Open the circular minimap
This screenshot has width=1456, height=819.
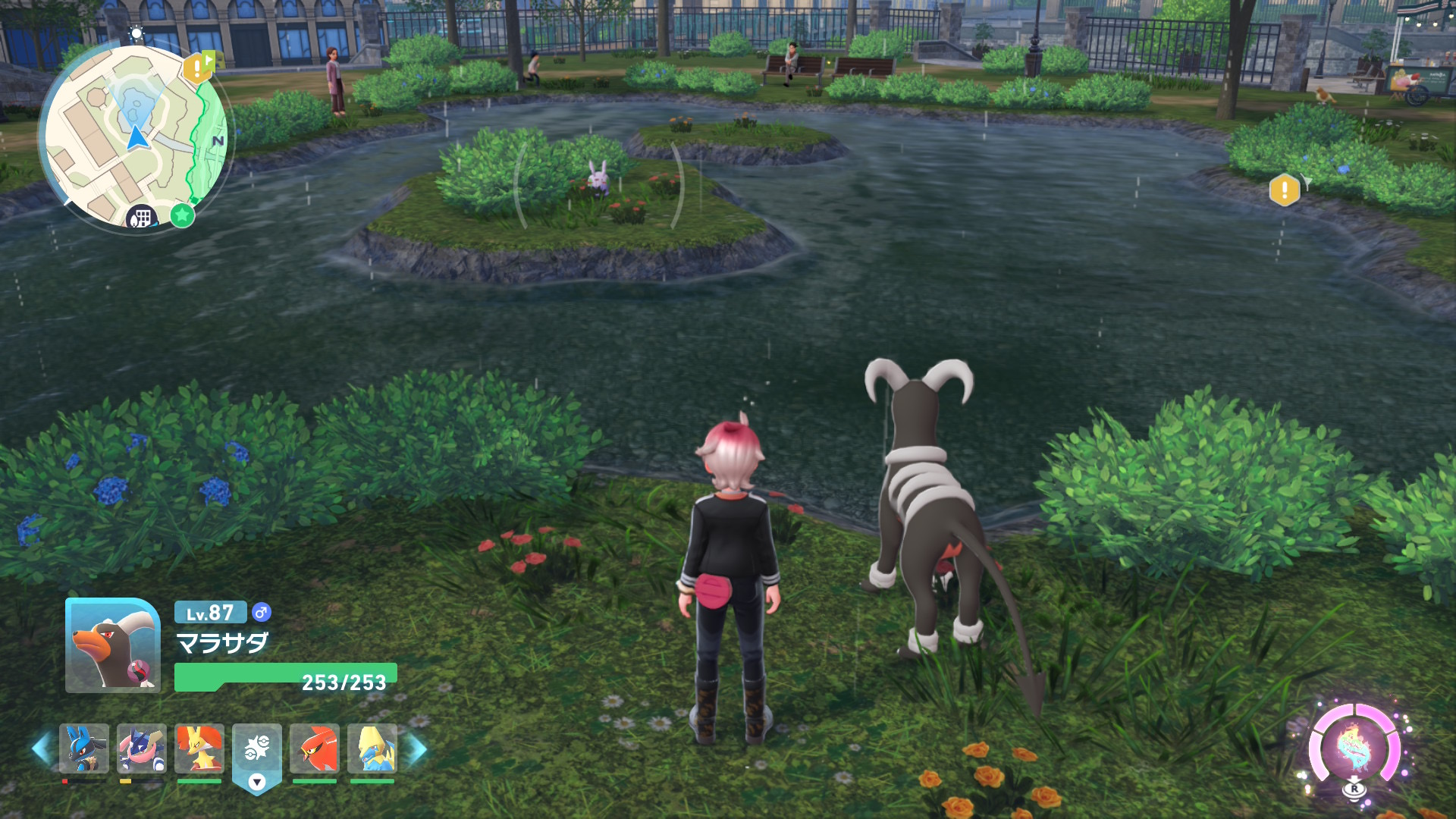tap(135, 136)
